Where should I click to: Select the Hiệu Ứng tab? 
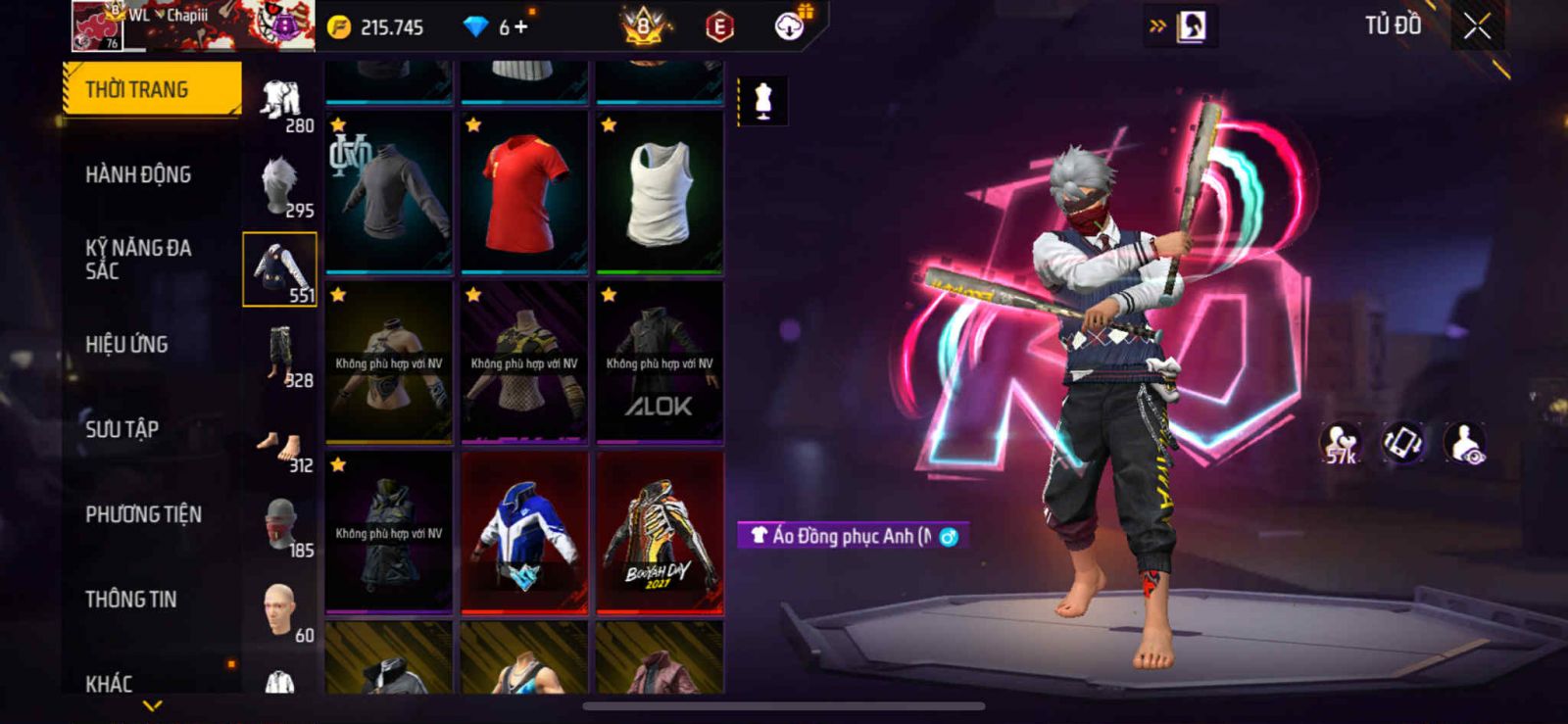click(x=126, y=344)
